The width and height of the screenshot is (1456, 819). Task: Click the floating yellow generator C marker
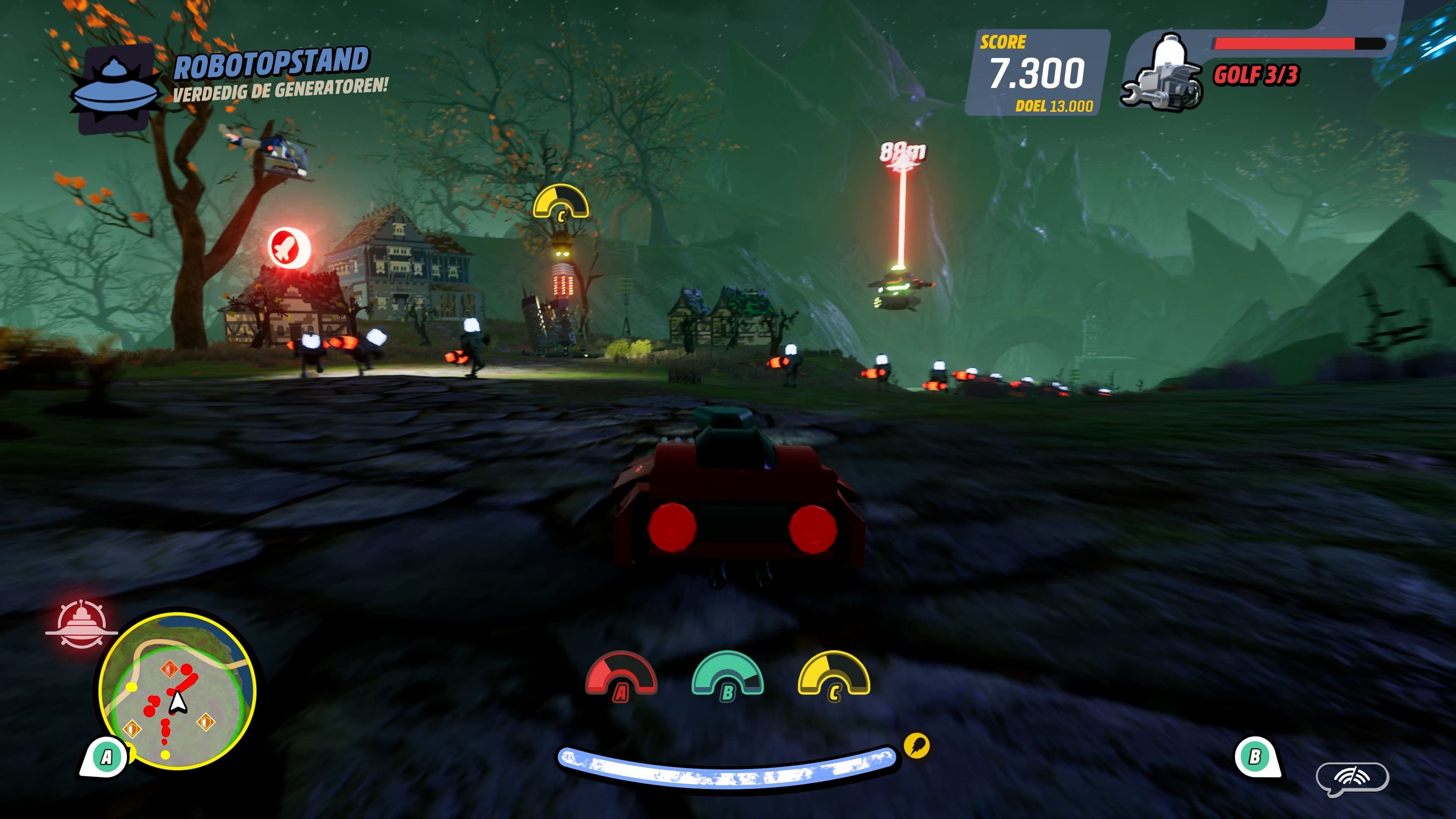[x=561, y=202]
